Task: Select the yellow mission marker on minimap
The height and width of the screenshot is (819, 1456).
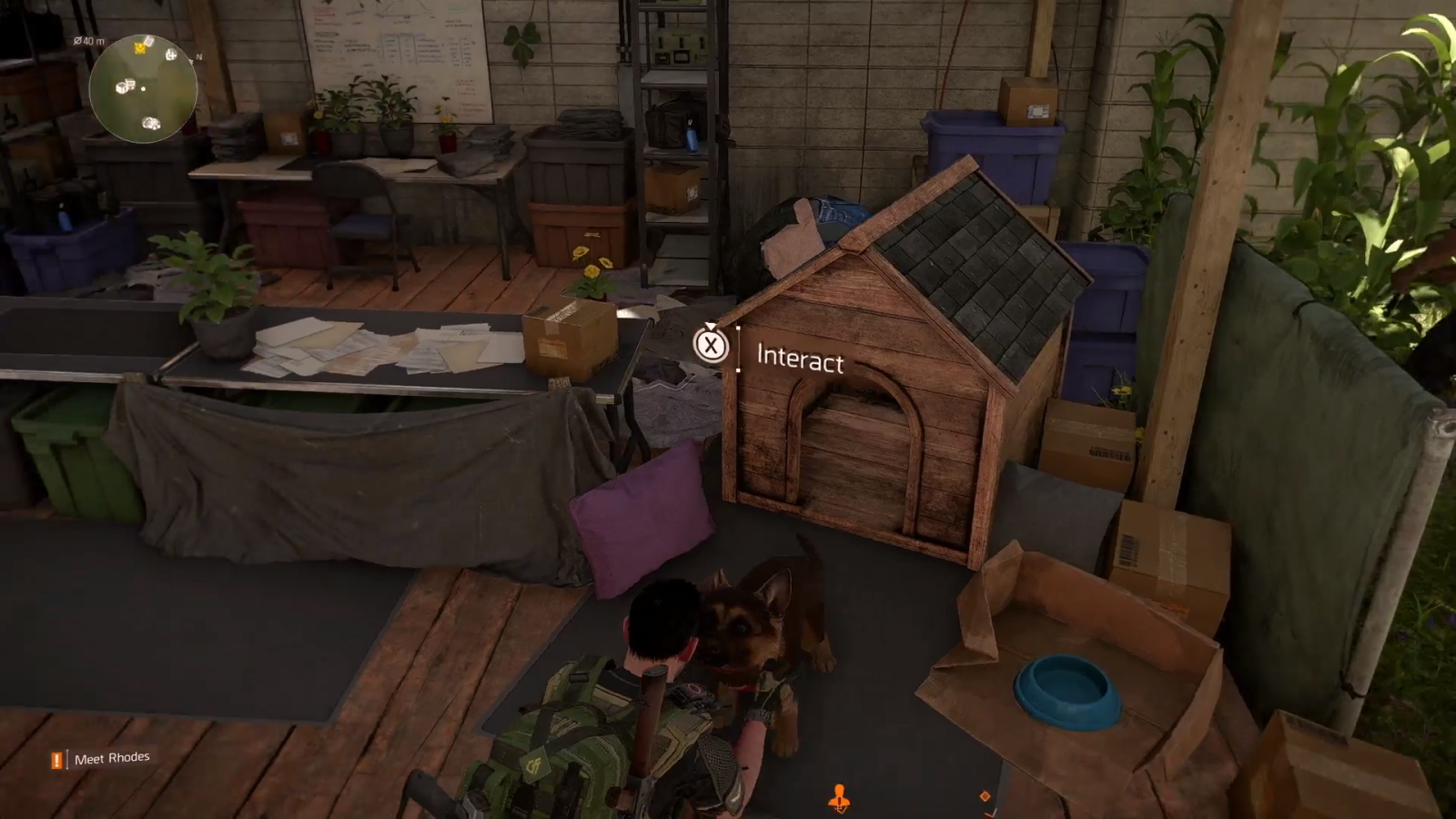Action: (140, 46)
